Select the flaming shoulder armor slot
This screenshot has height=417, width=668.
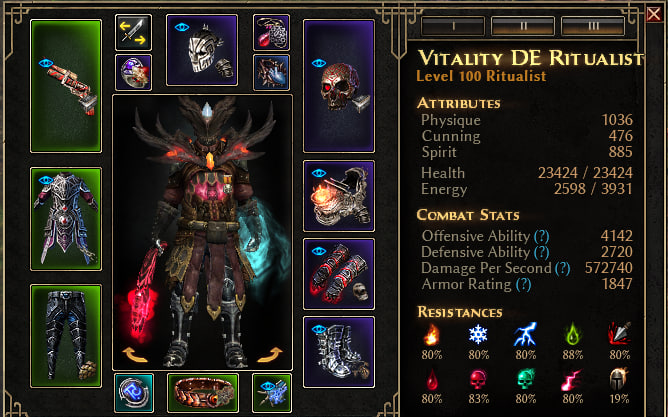tap(338, 196)
